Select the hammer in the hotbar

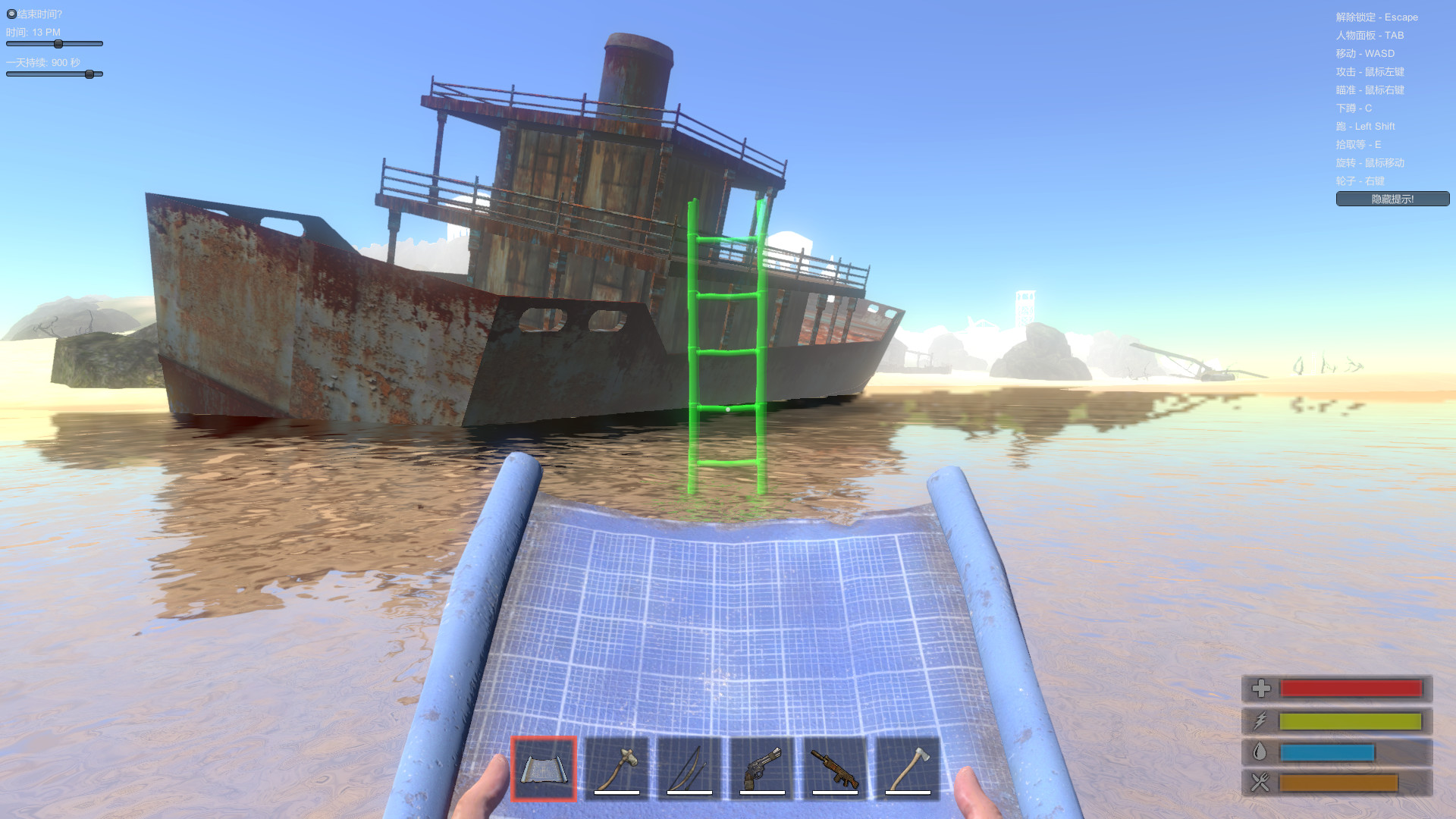point(616,770)
